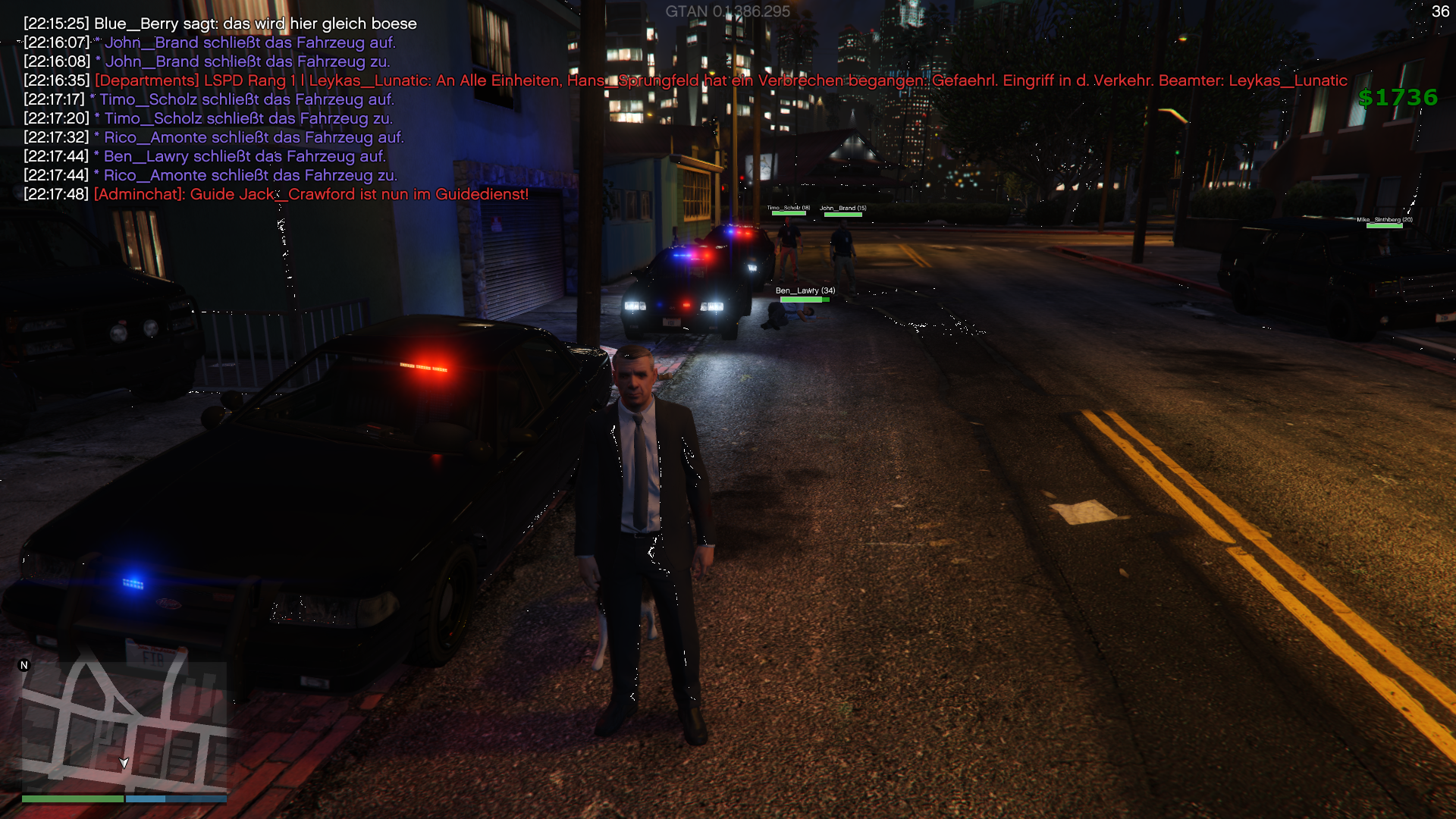Select the Adminchat message about Guide Jack_Crawford
The height and width of the screenshot is (819, 1456).
(x=311, y=194)
